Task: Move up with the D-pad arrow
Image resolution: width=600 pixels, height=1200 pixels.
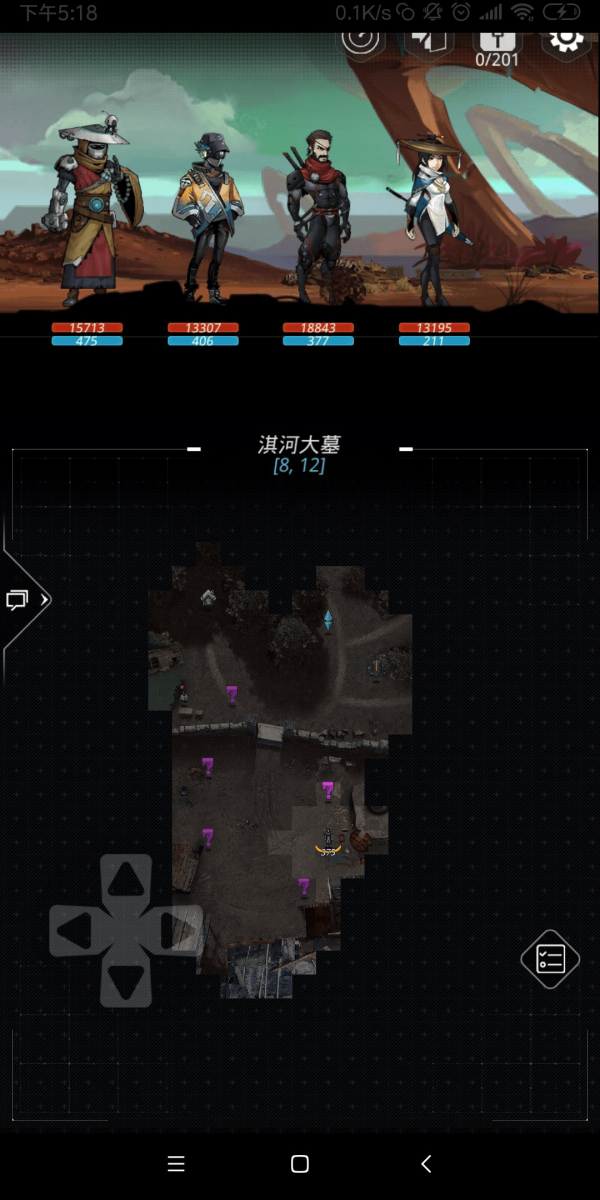Action: [x=125, y=880]
